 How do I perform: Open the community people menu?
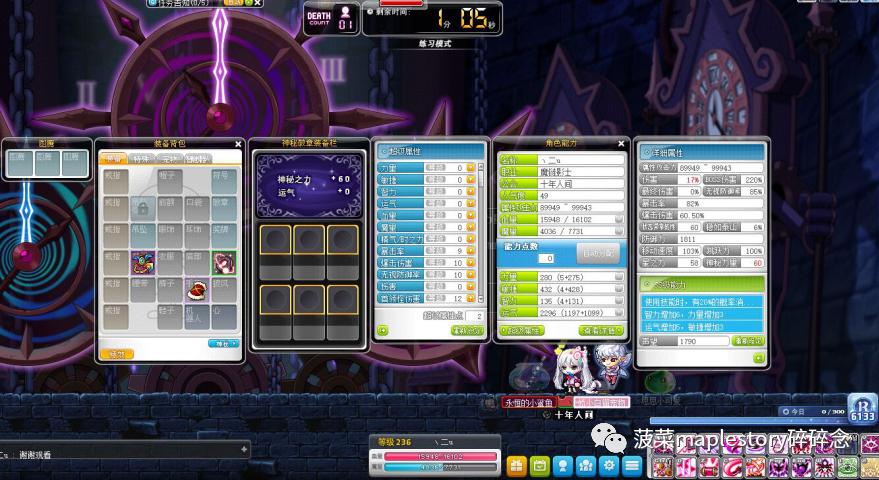point(586,466)
